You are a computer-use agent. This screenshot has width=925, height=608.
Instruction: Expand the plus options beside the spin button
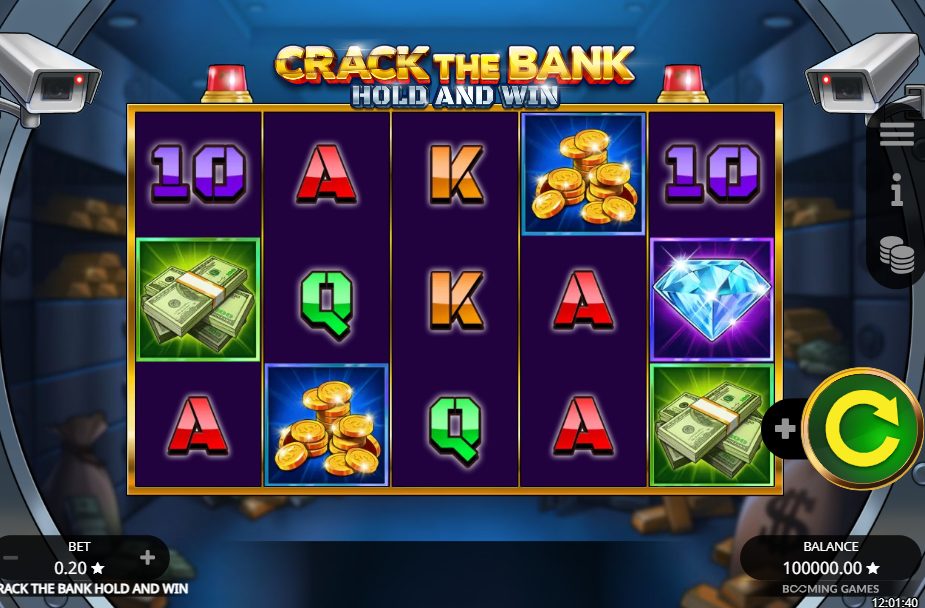[x=785, y=429]
